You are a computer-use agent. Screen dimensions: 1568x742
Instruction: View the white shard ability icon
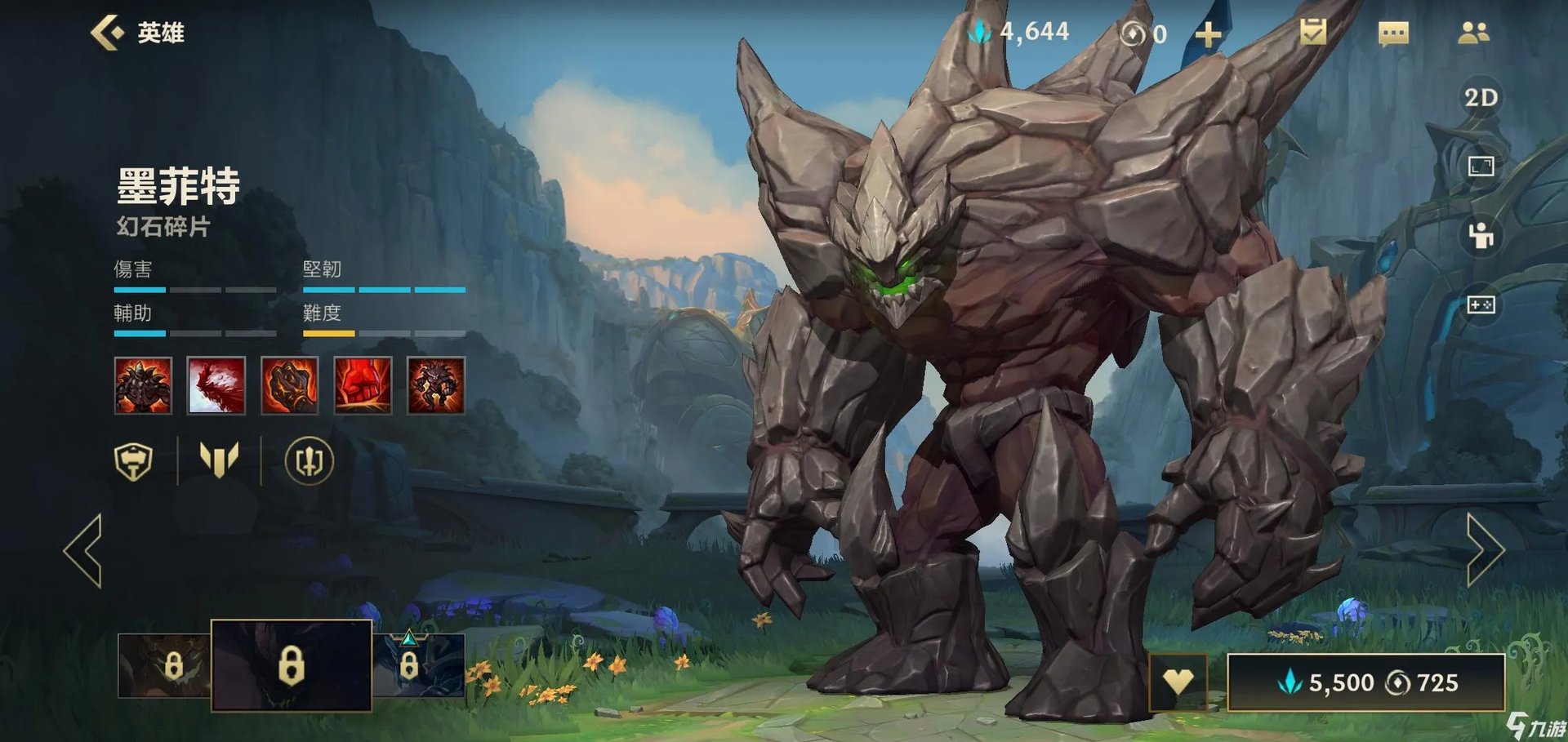[216, 385]
